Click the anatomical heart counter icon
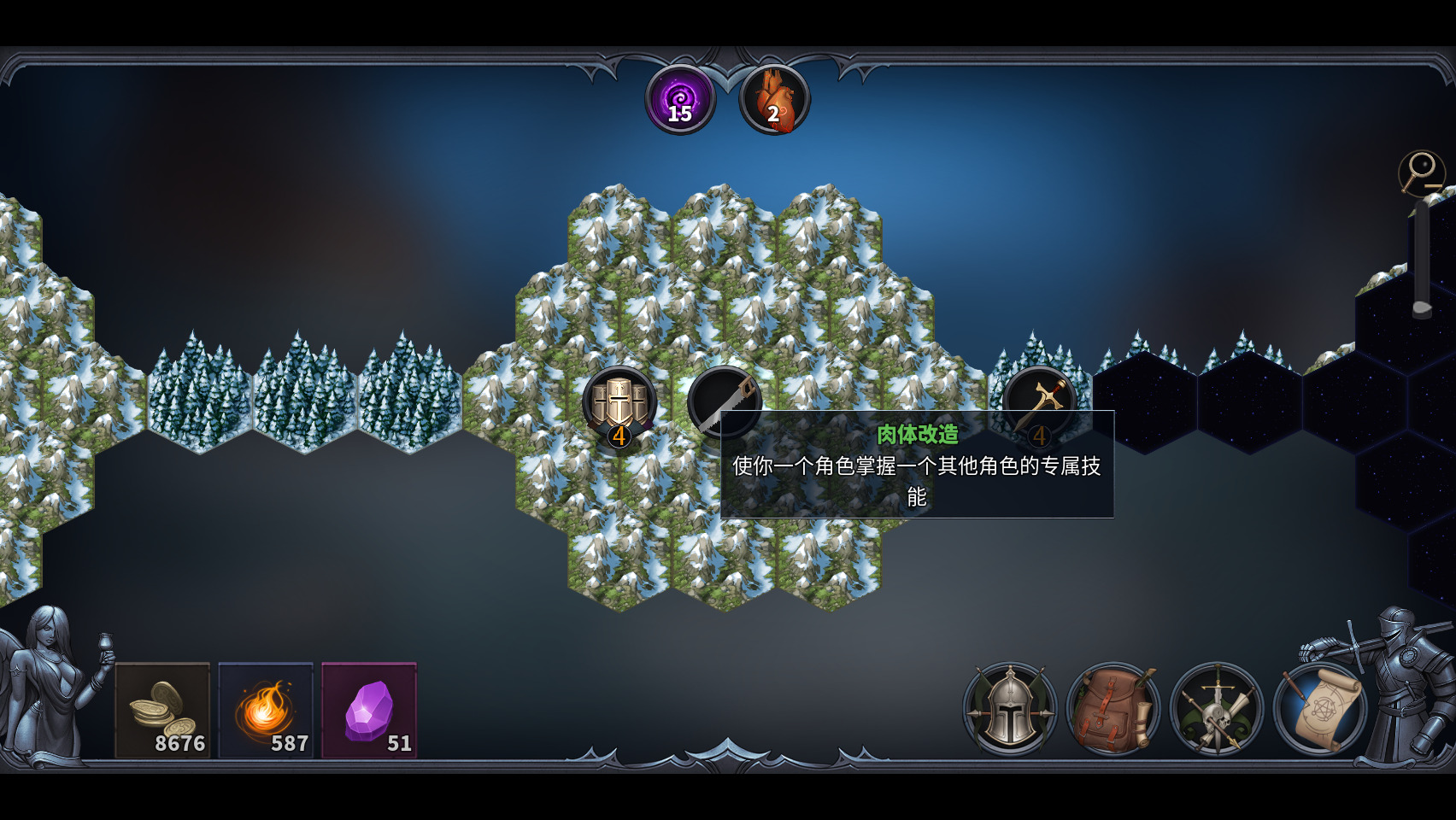The width and height of the screenshot is (1456, 820). [774, 99]
